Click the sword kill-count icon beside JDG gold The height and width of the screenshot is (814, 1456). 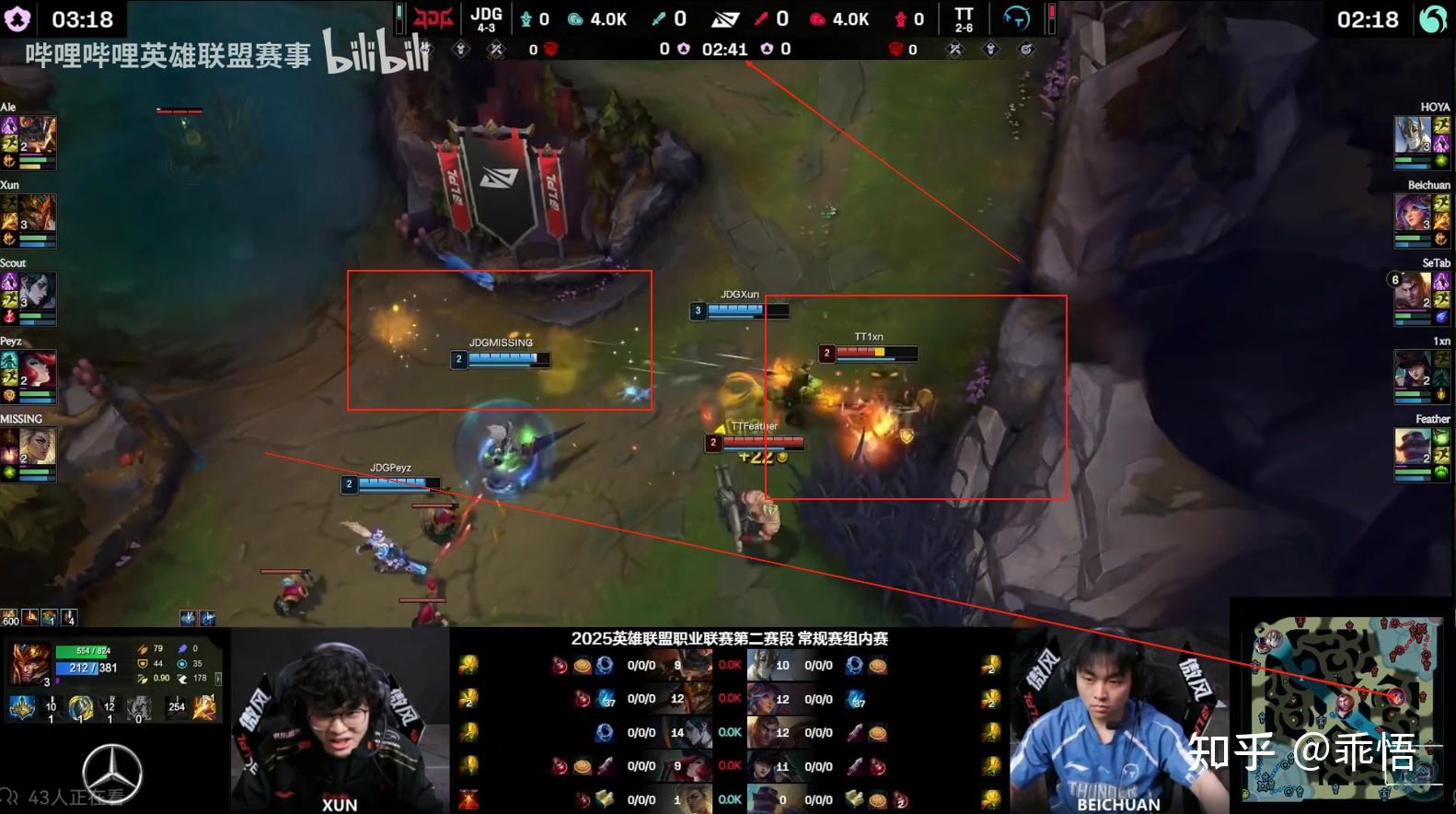657,18
